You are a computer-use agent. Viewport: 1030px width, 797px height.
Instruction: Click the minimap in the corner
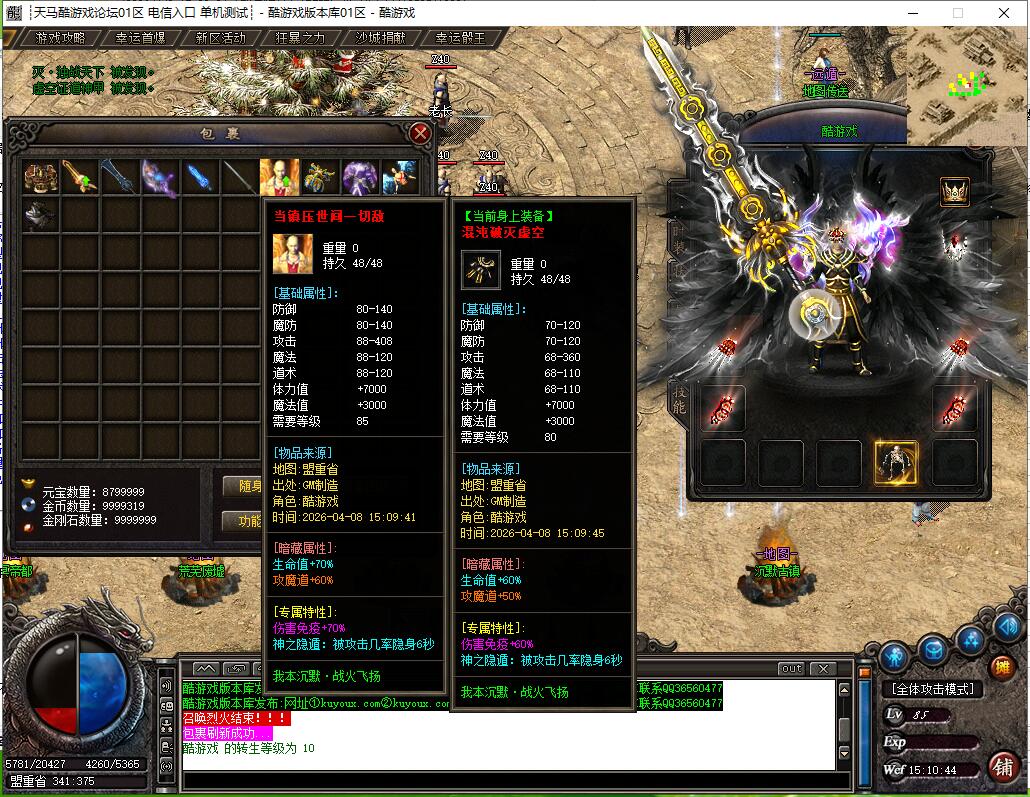(967, 85)
